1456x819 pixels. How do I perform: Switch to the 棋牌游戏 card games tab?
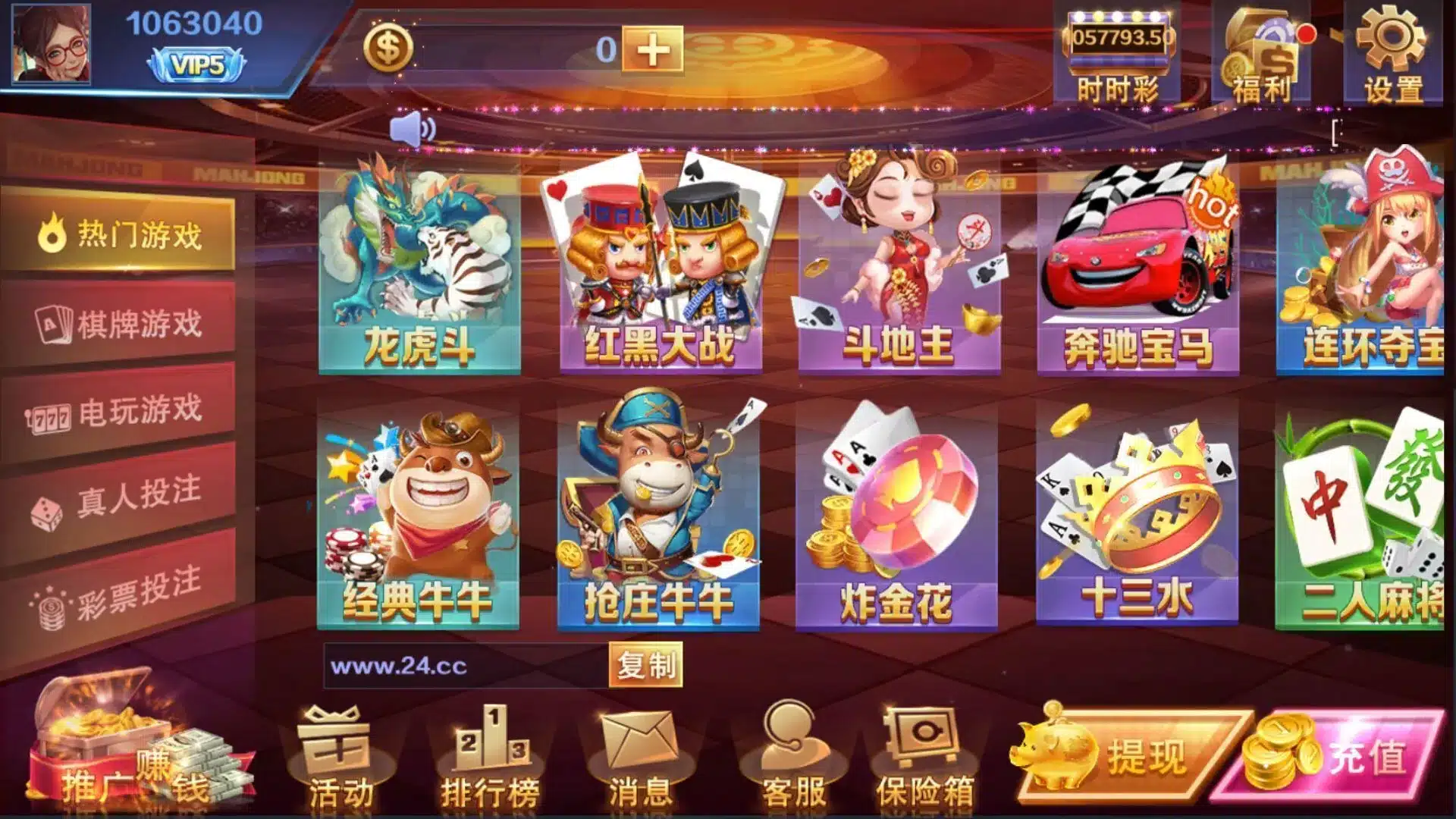(x=120, y=324)
